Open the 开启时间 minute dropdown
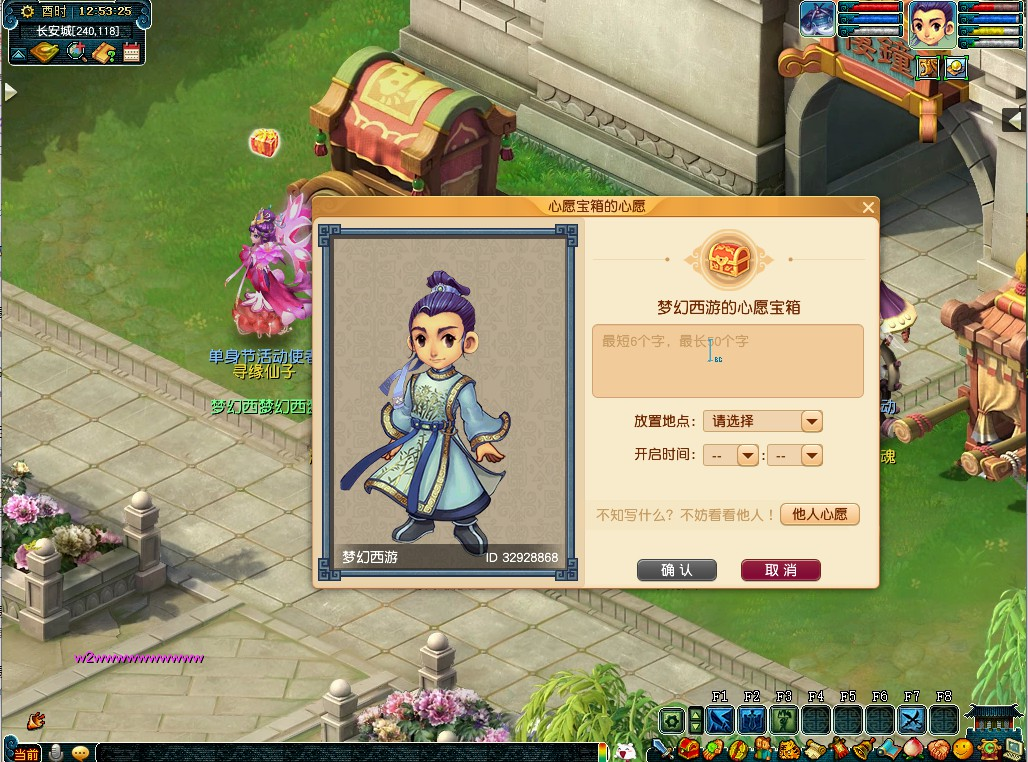1028x762 pixels. pos(811,455)
